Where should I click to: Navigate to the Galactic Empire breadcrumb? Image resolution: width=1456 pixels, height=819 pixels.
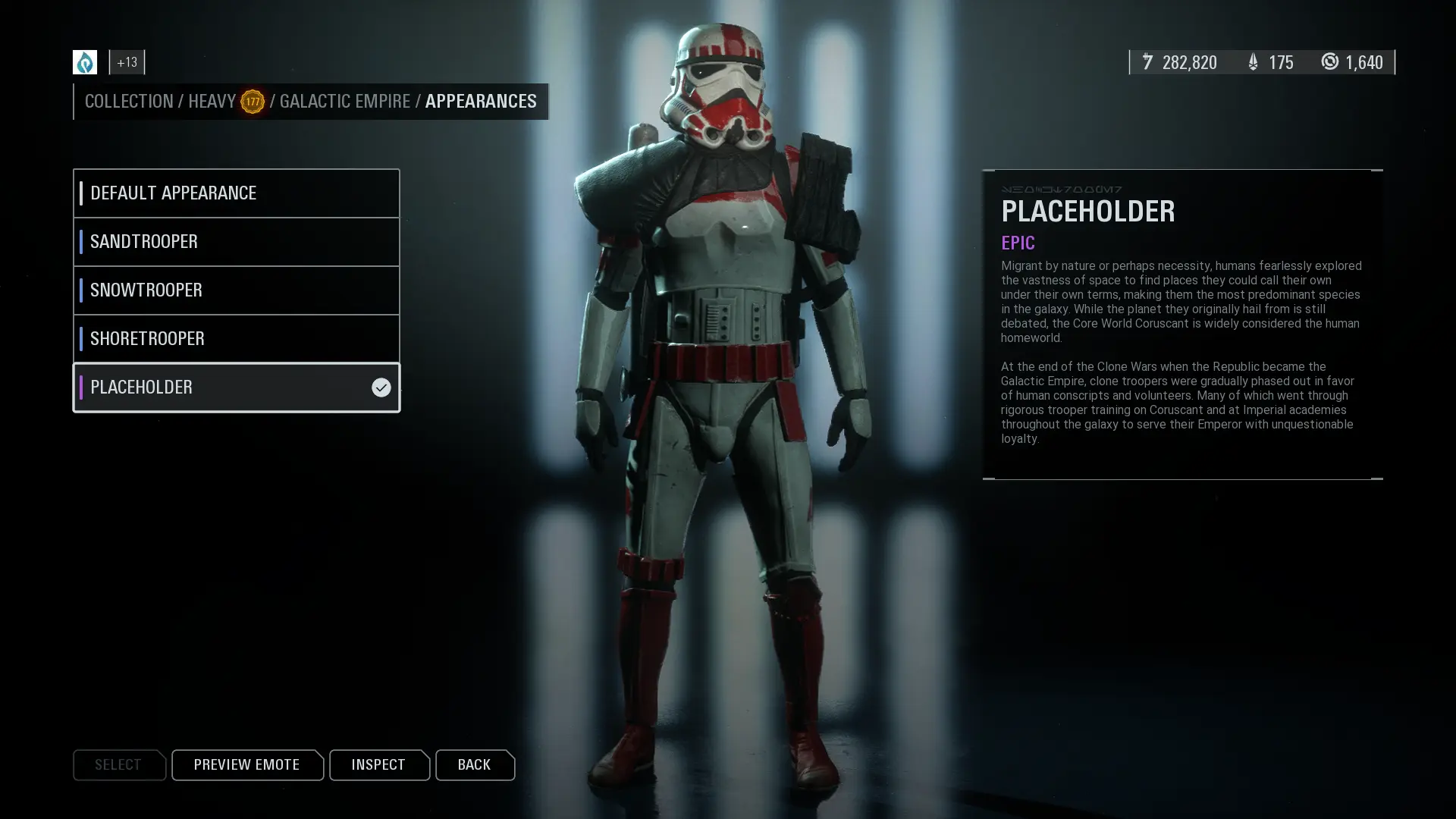click(x=344, y=102)
